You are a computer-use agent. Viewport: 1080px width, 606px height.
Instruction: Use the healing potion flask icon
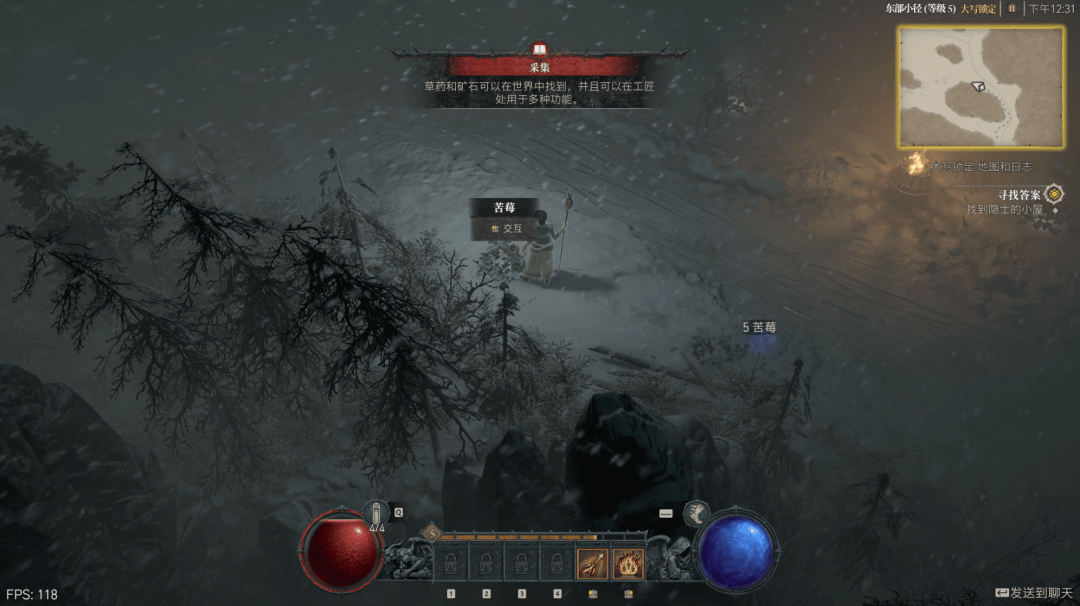coord(377,513)
